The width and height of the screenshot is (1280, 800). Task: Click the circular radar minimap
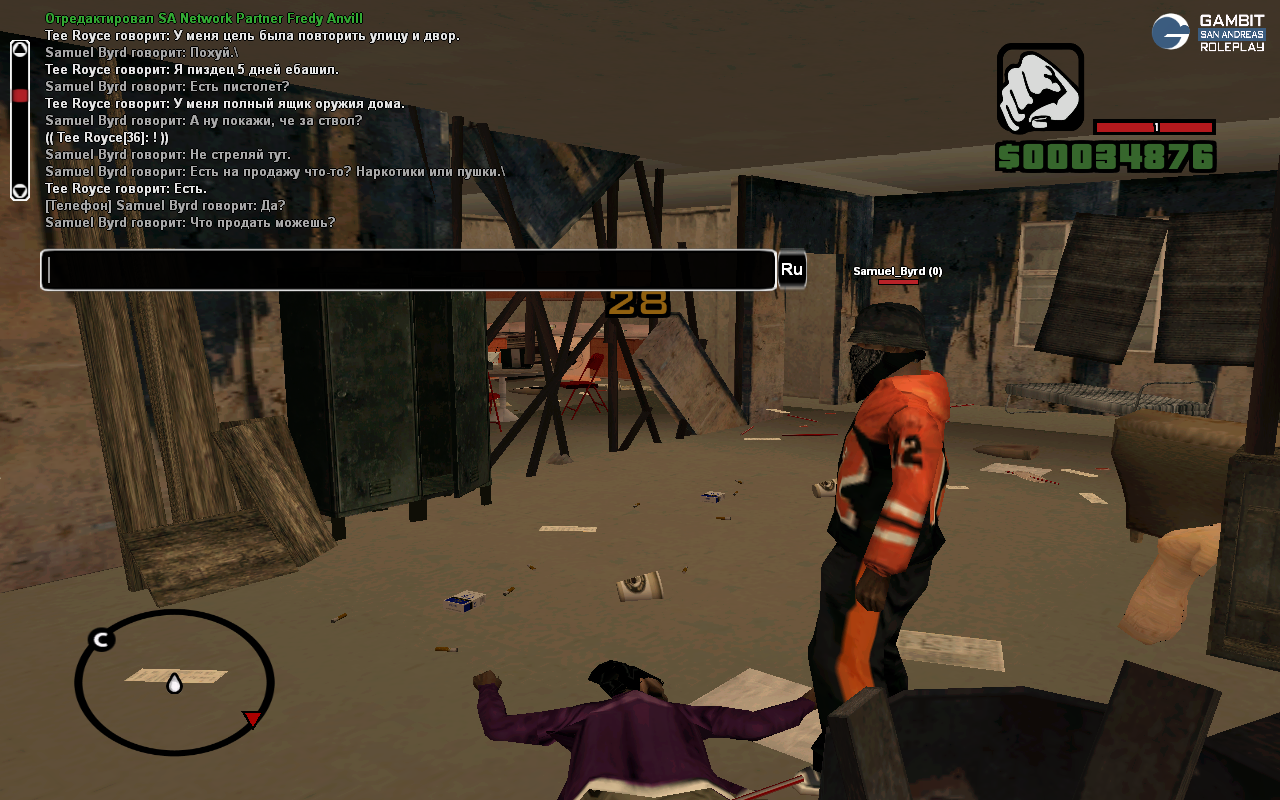point(174,682)
